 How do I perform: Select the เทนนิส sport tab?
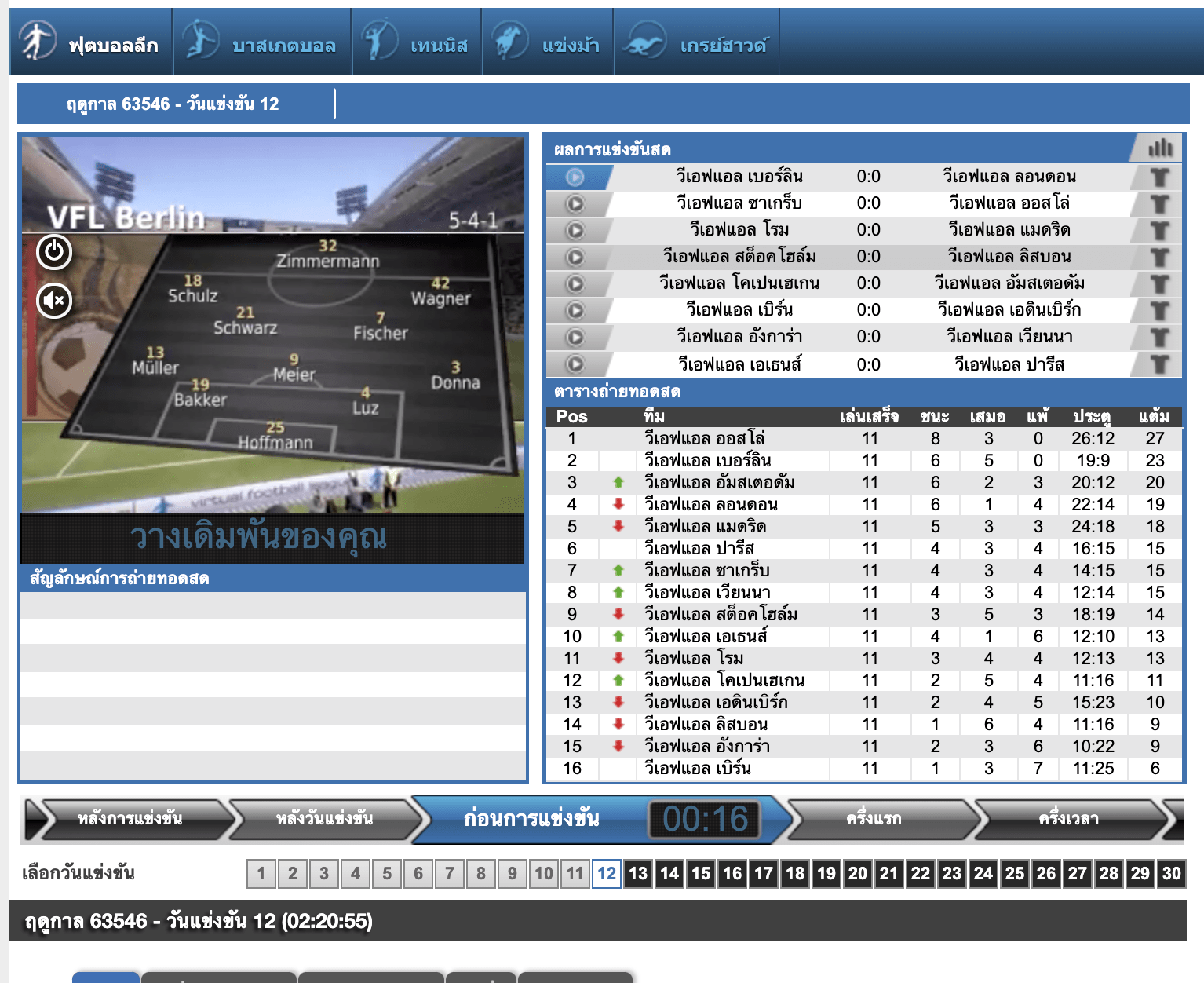pyautogui.click(x=417, y=43)
